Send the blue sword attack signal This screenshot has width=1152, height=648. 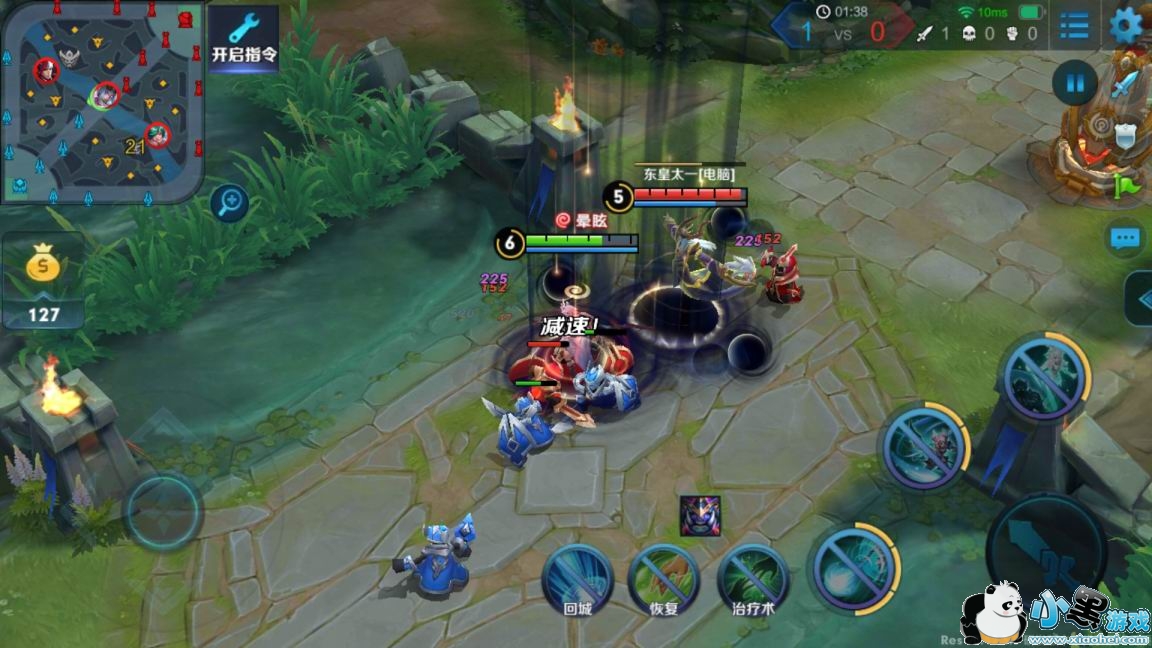coord(1127,86)
